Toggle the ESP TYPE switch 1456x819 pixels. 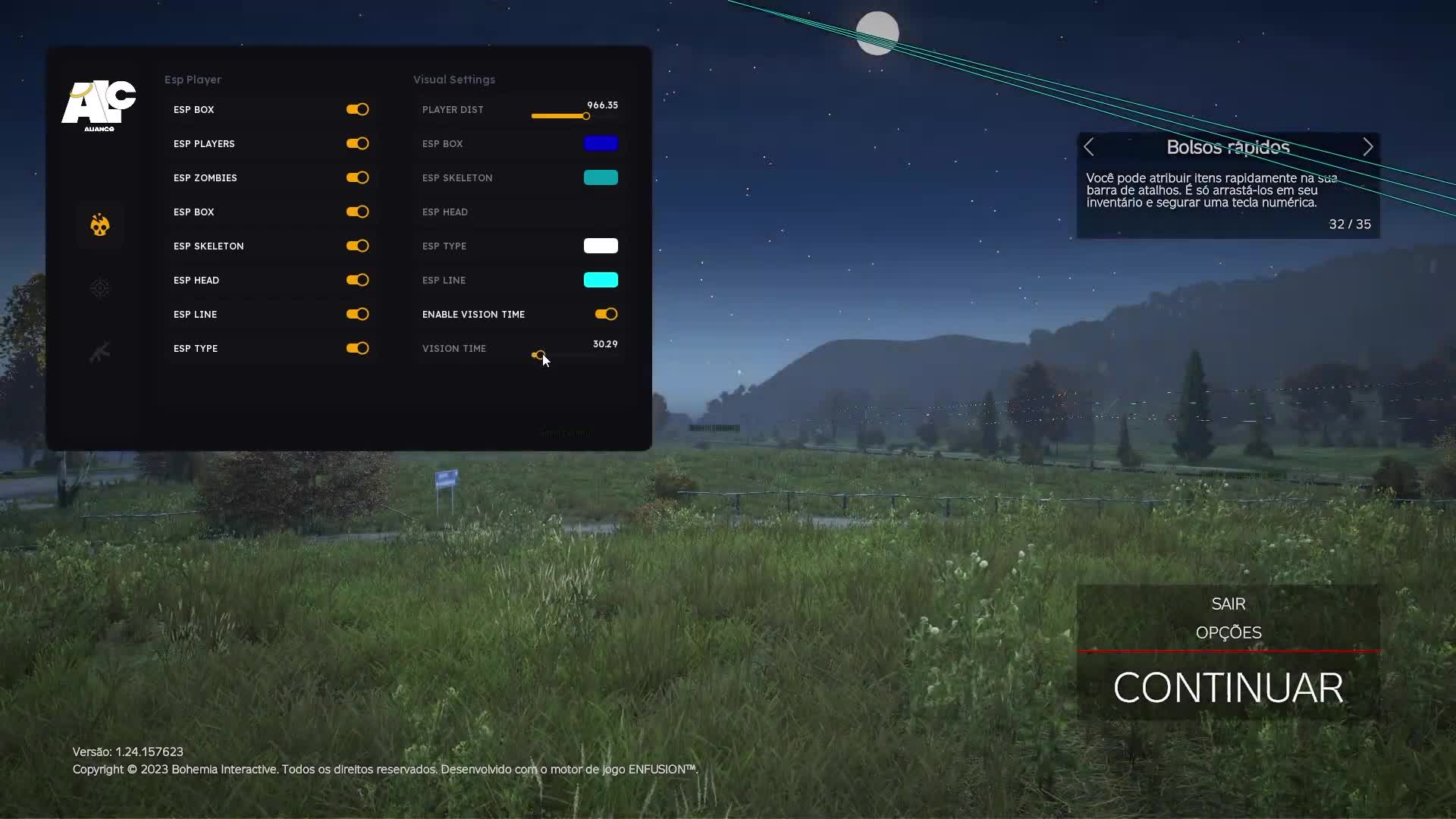pos(357,348)
